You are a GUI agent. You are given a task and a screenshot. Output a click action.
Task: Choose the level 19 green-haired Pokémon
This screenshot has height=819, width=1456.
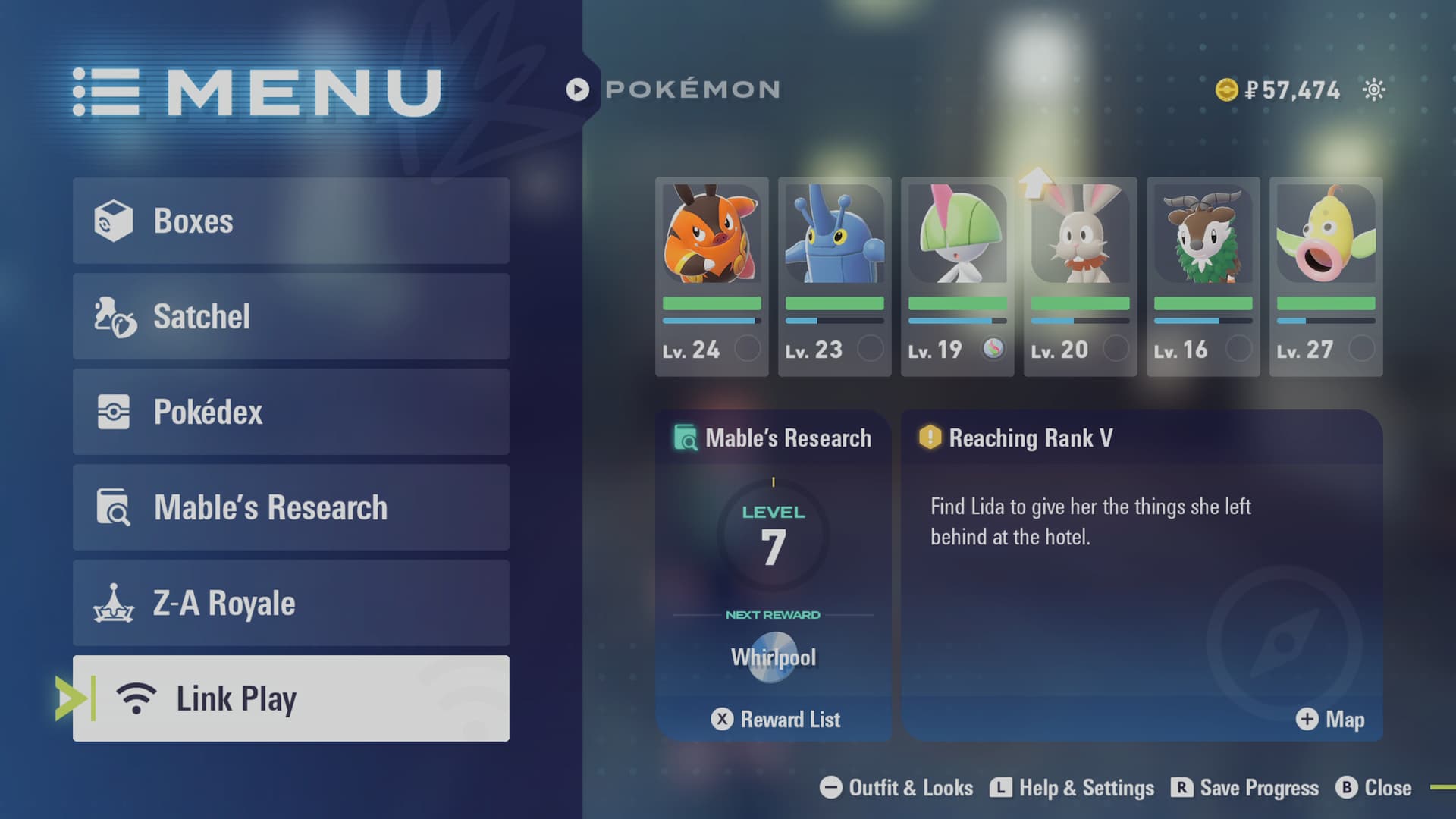tap(957, 277)
